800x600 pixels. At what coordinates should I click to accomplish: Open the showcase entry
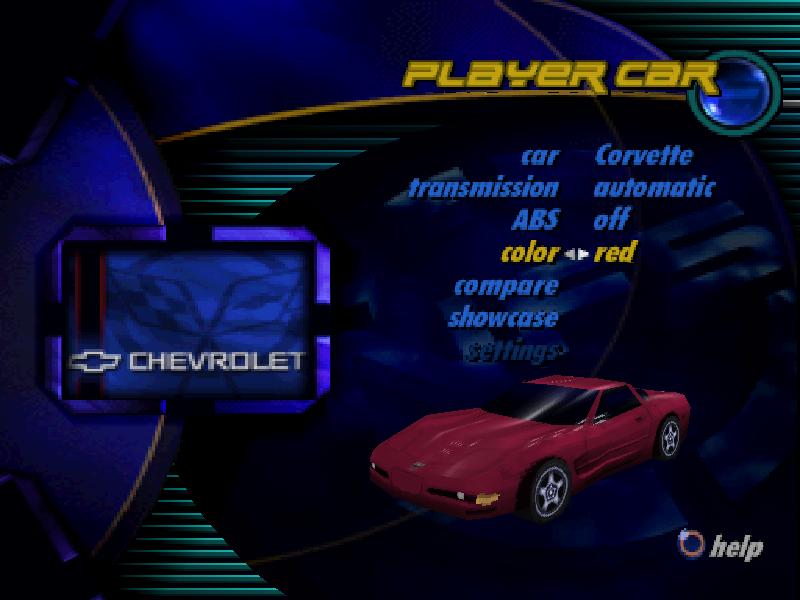503,319
